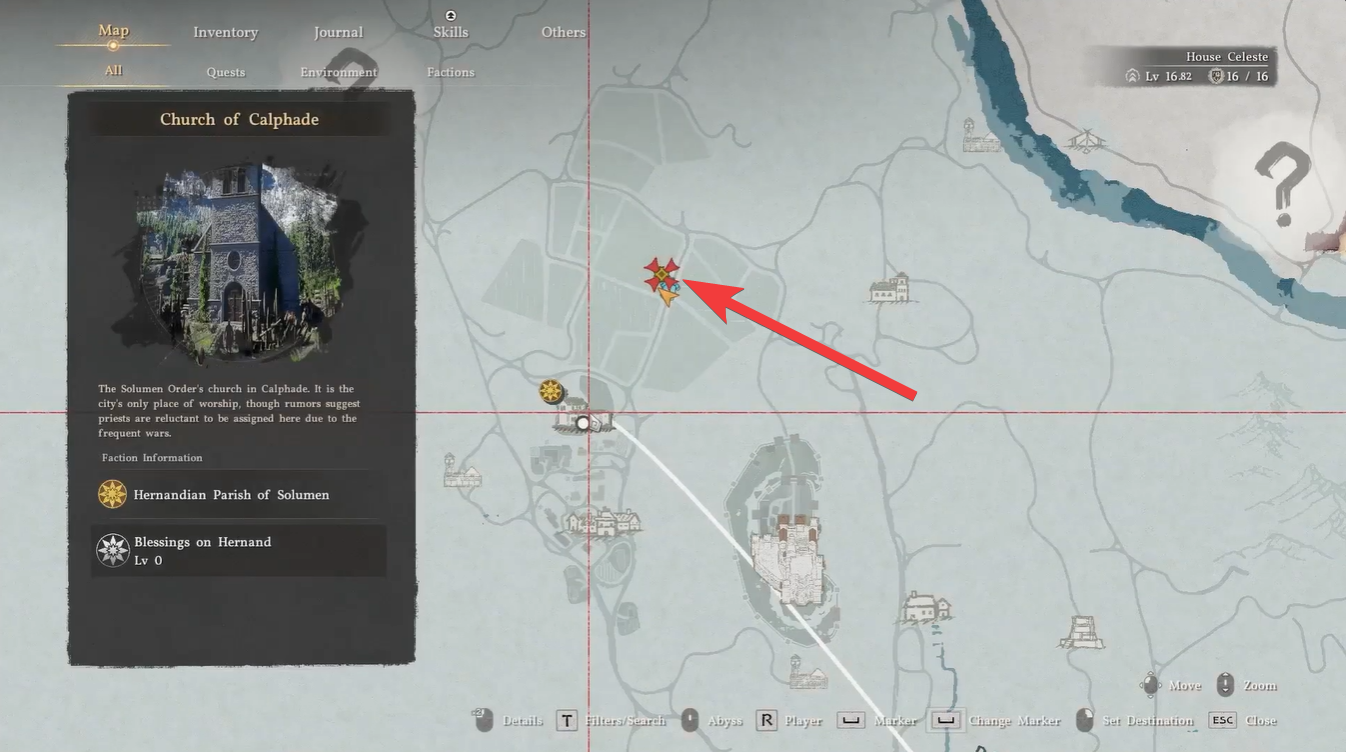Switch to the Inventory tab

click(225, 32)
